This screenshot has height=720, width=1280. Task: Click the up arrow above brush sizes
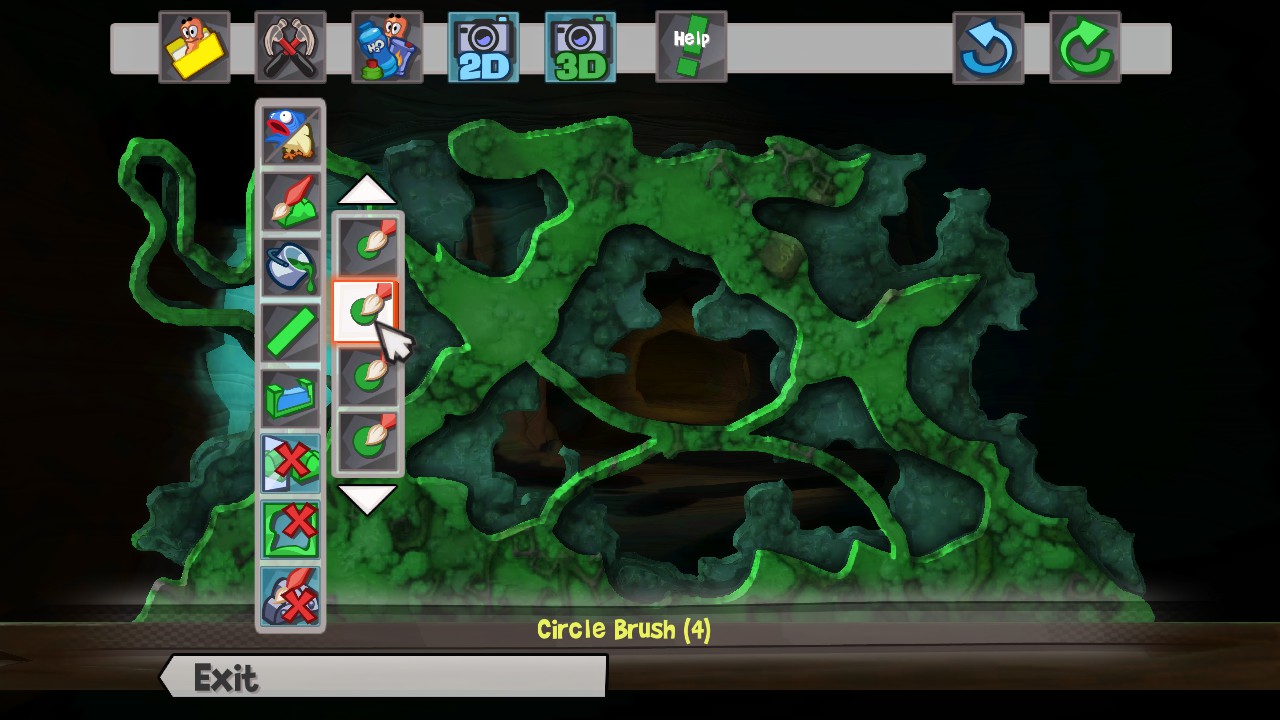pos(368,191)
